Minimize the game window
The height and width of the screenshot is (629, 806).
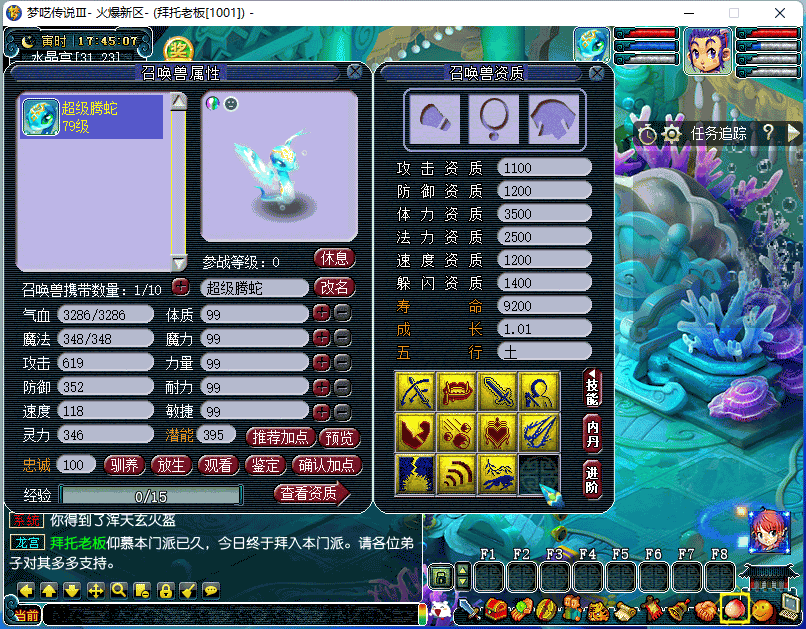pos(689,13)
